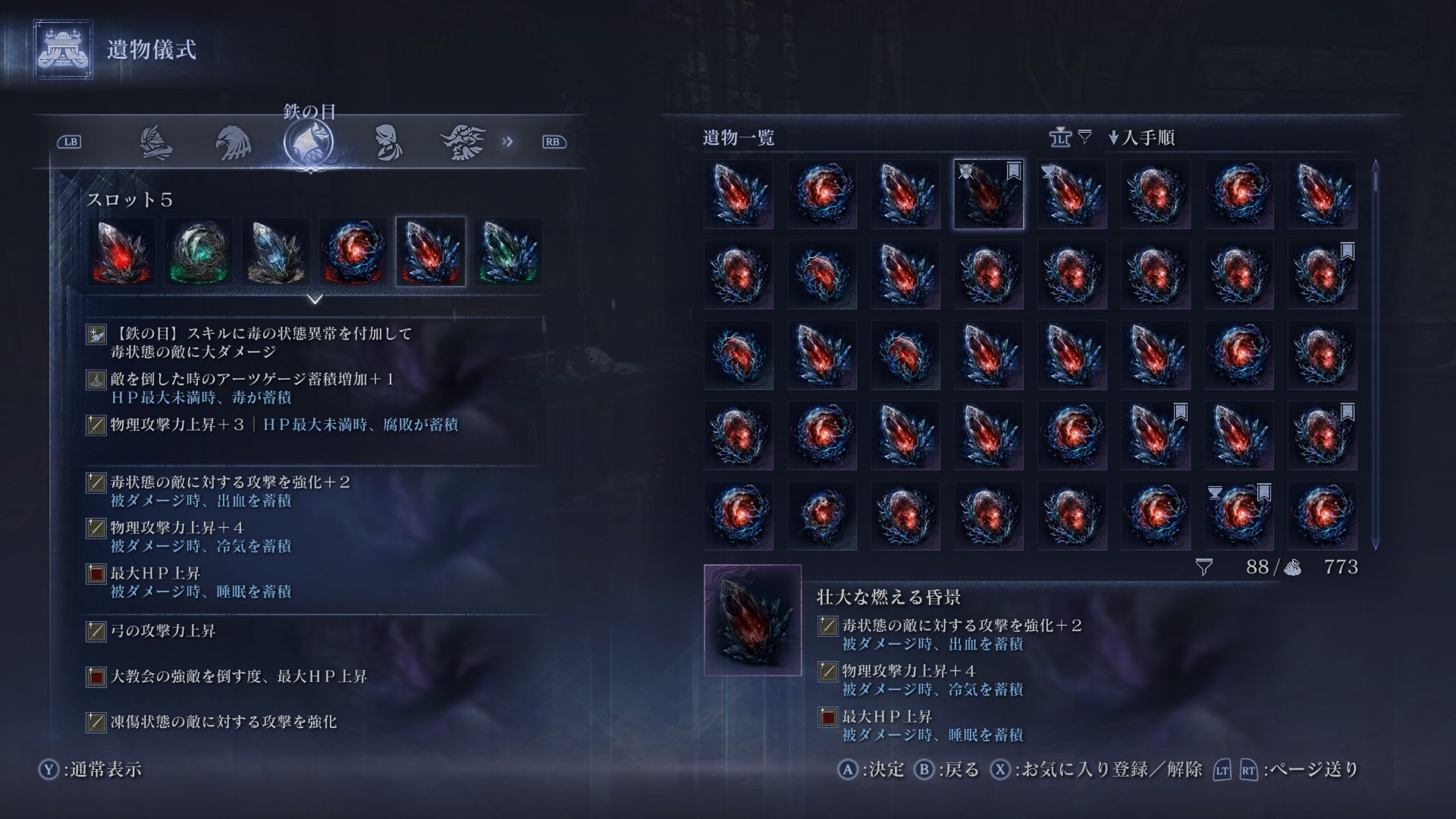The height and width of the screenshot is (819, 1456).
Task: Open the 入手順 sort order dropdown
Action: 1141,138
